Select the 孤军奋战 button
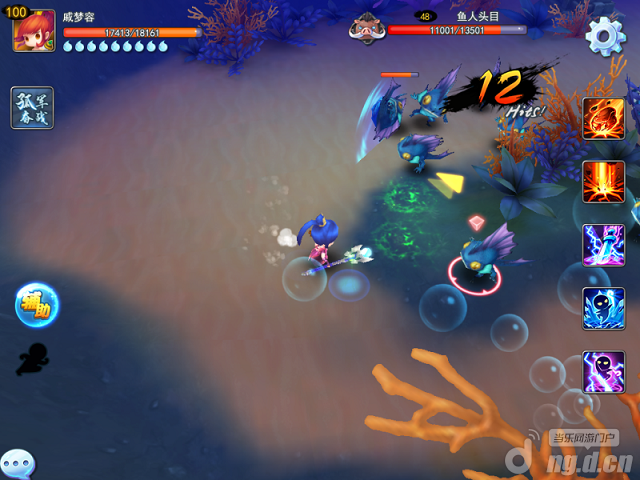640x480 pixels. pos(32,108)
